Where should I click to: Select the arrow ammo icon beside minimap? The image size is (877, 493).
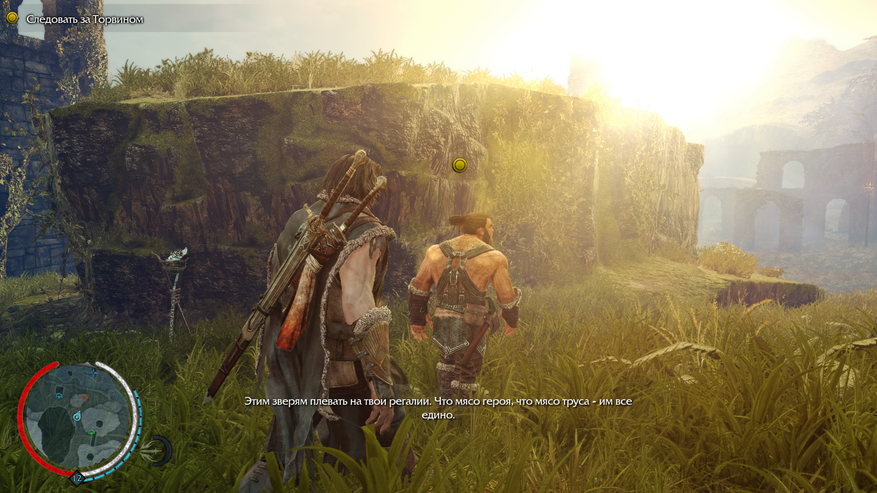(157, 449)
